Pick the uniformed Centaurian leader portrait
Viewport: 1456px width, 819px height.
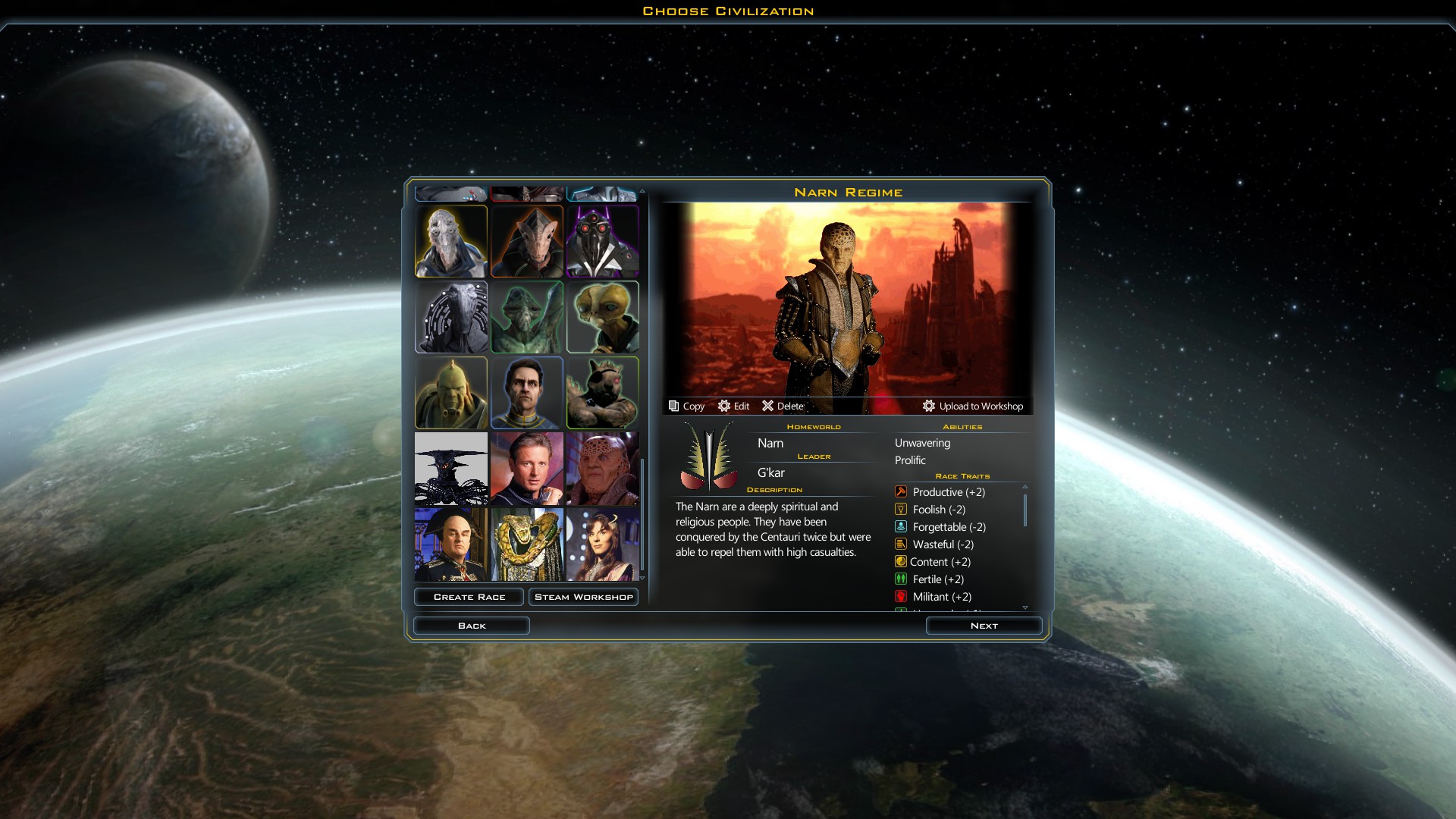click(x=451, y=544)
